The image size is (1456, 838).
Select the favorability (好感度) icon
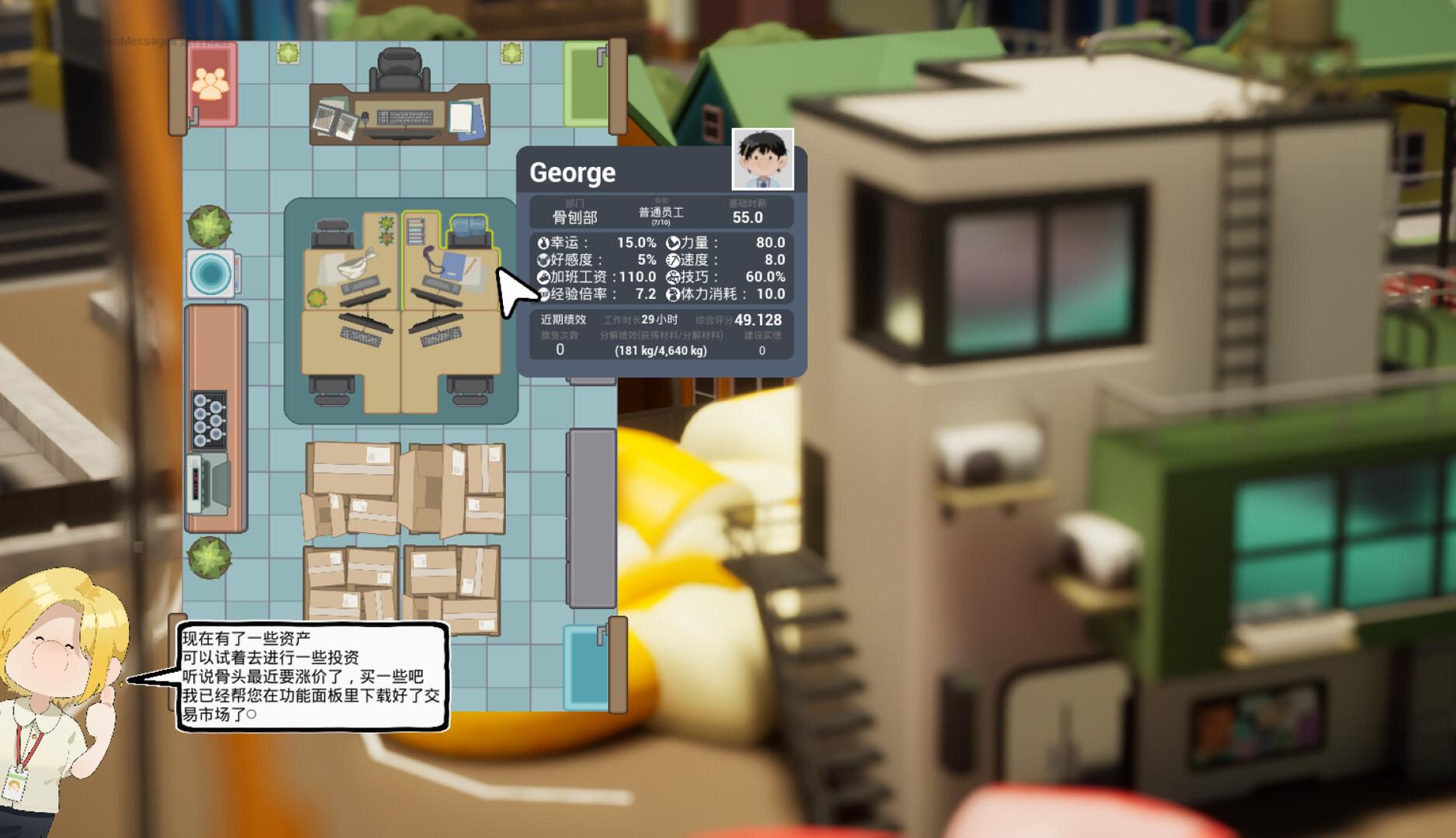click(x=543, y=260)
